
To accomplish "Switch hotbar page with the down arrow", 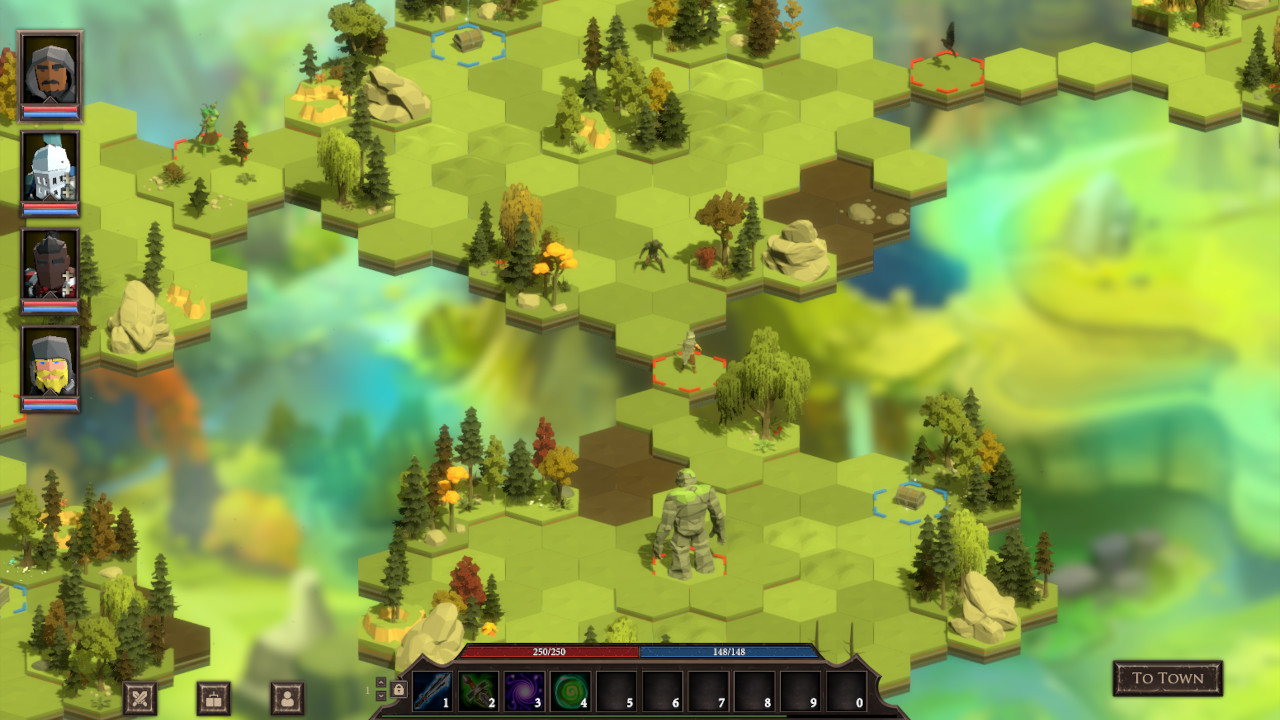I will click(x=380, y=695).
